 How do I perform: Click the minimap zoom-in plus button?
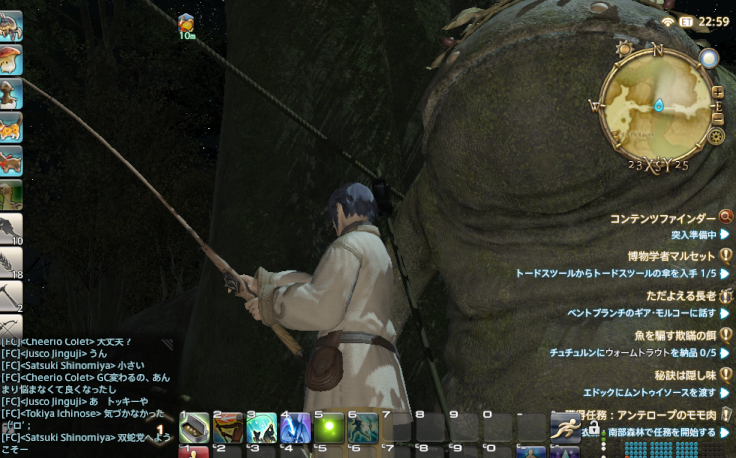point(717,92)
